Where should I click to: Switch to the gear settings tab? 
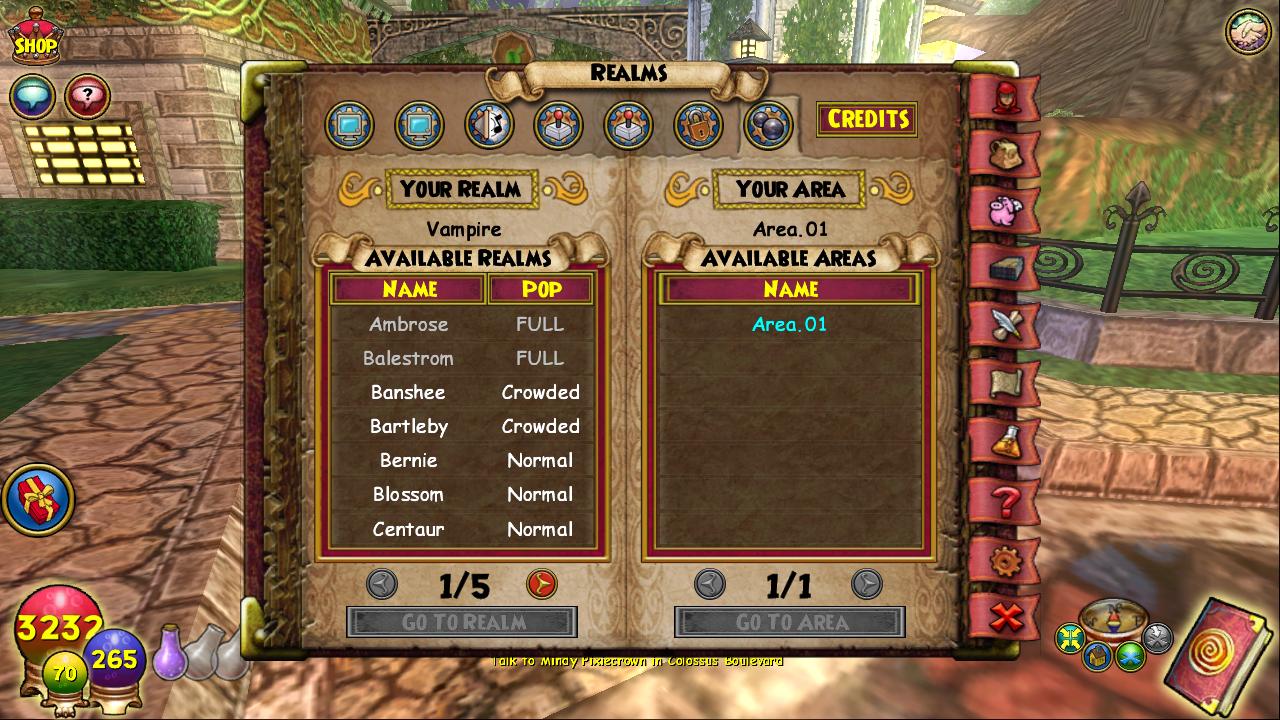pos(1005,560)
